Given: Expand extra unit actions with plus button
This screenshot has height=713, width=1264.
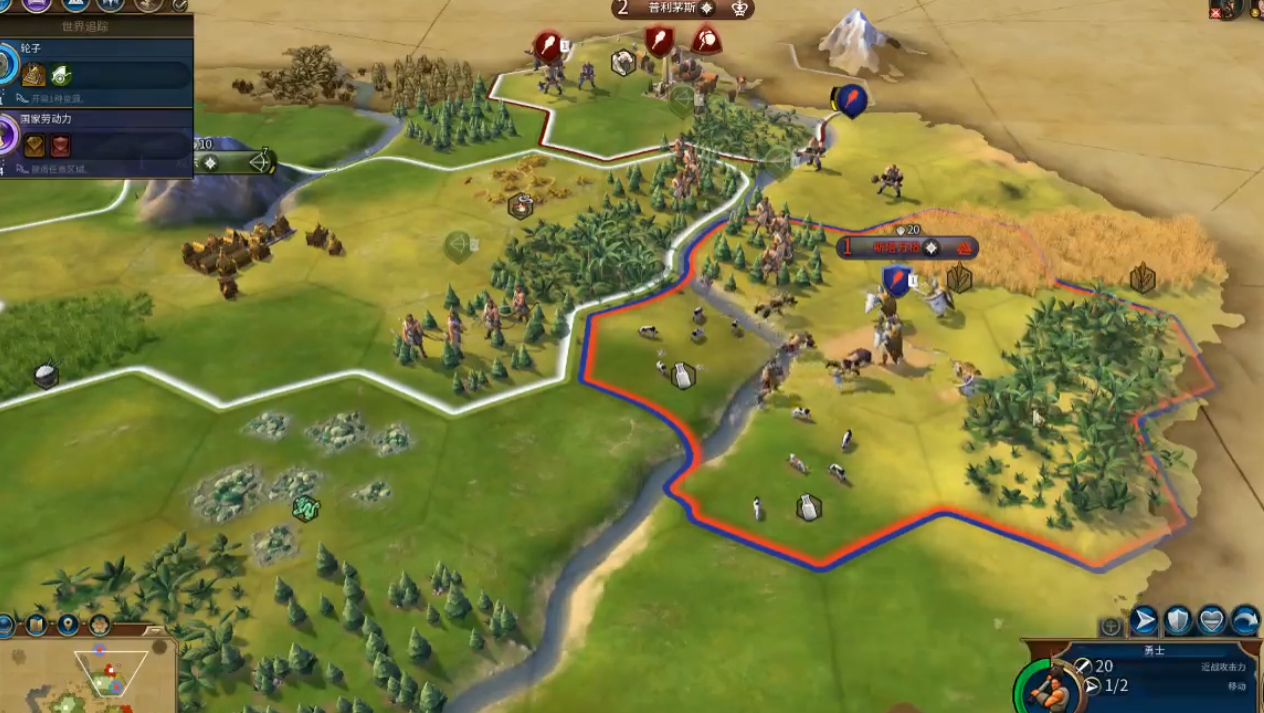Looking at the screenshot, I should 1110,627.
